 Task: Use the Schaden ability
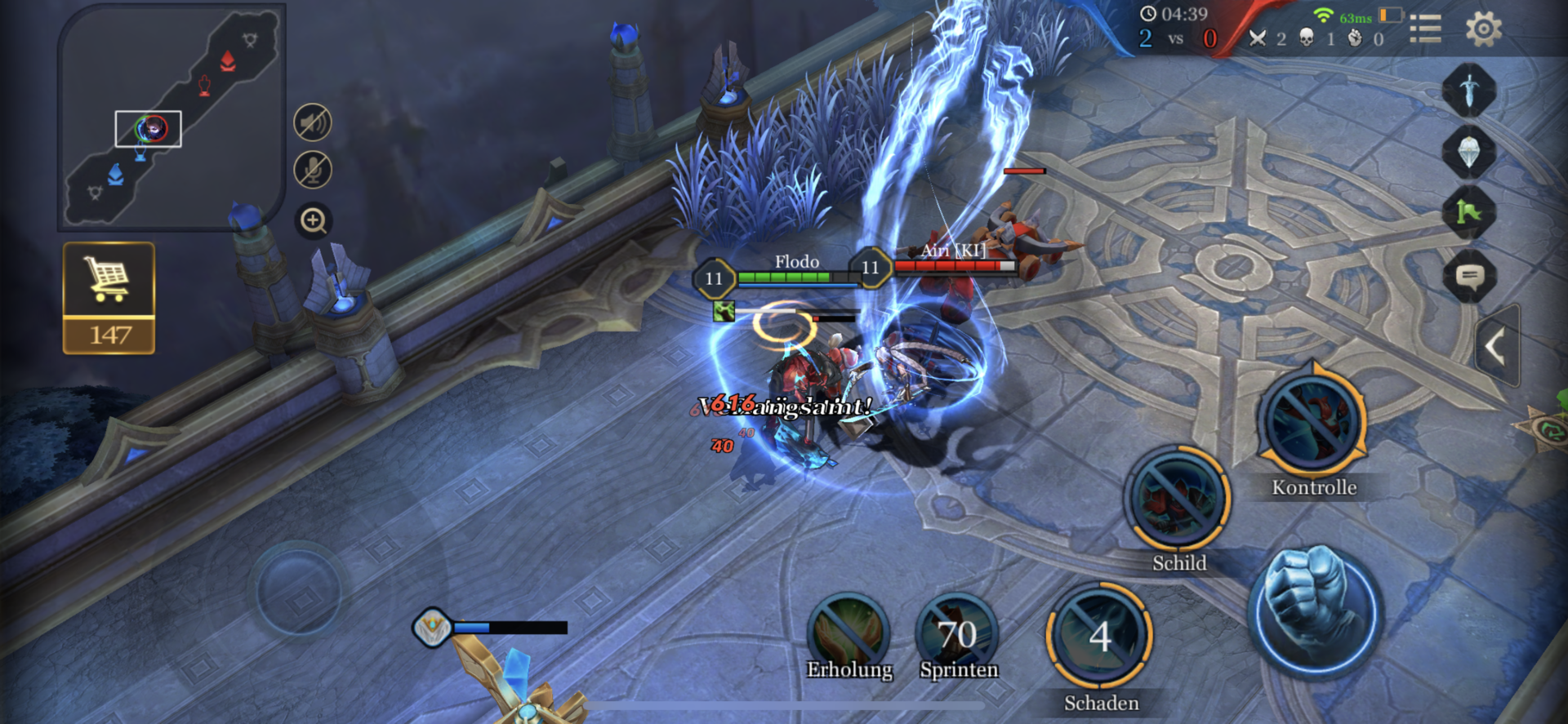pos(1099,636)
